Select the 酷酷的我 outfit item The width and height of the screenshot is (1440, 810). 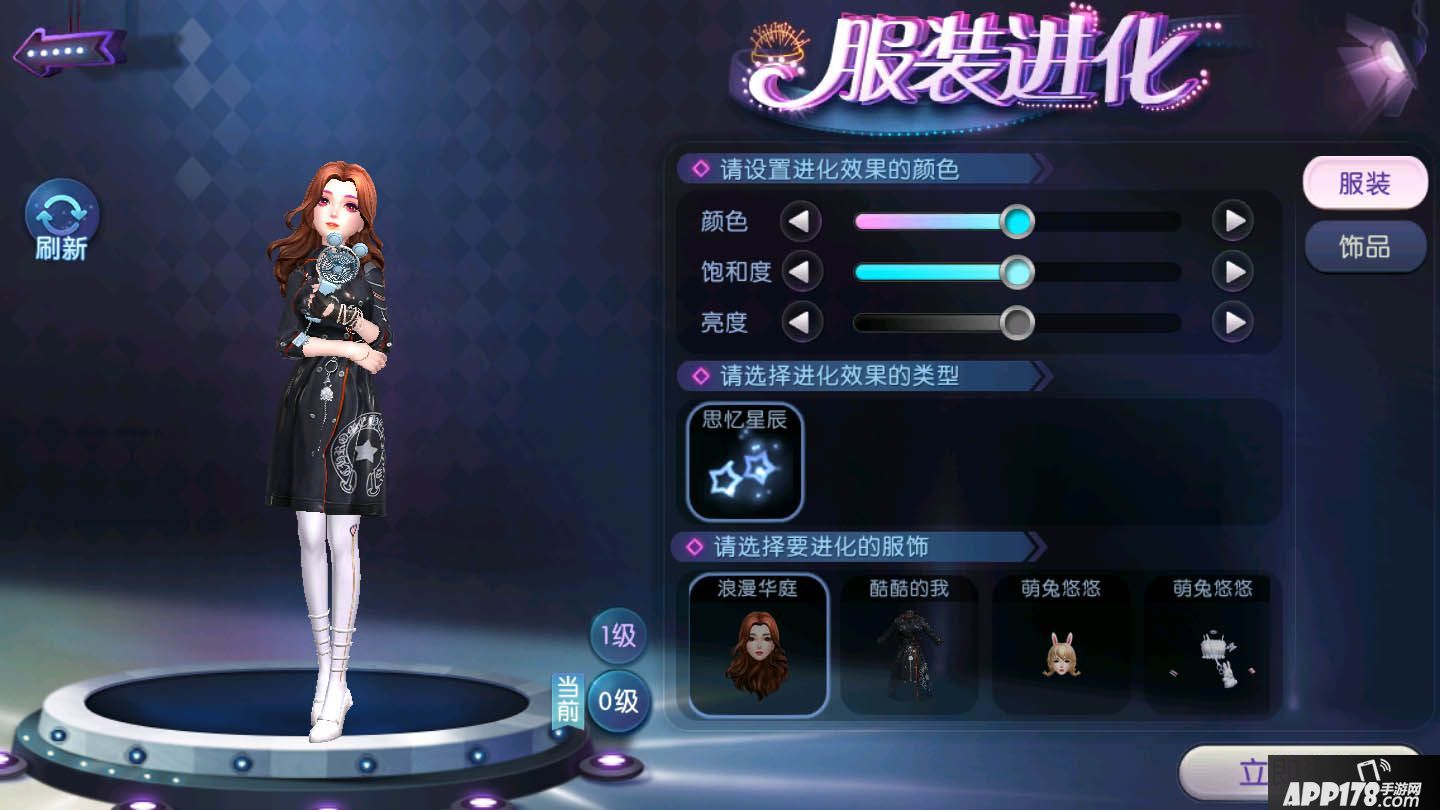tap(909, 647)
